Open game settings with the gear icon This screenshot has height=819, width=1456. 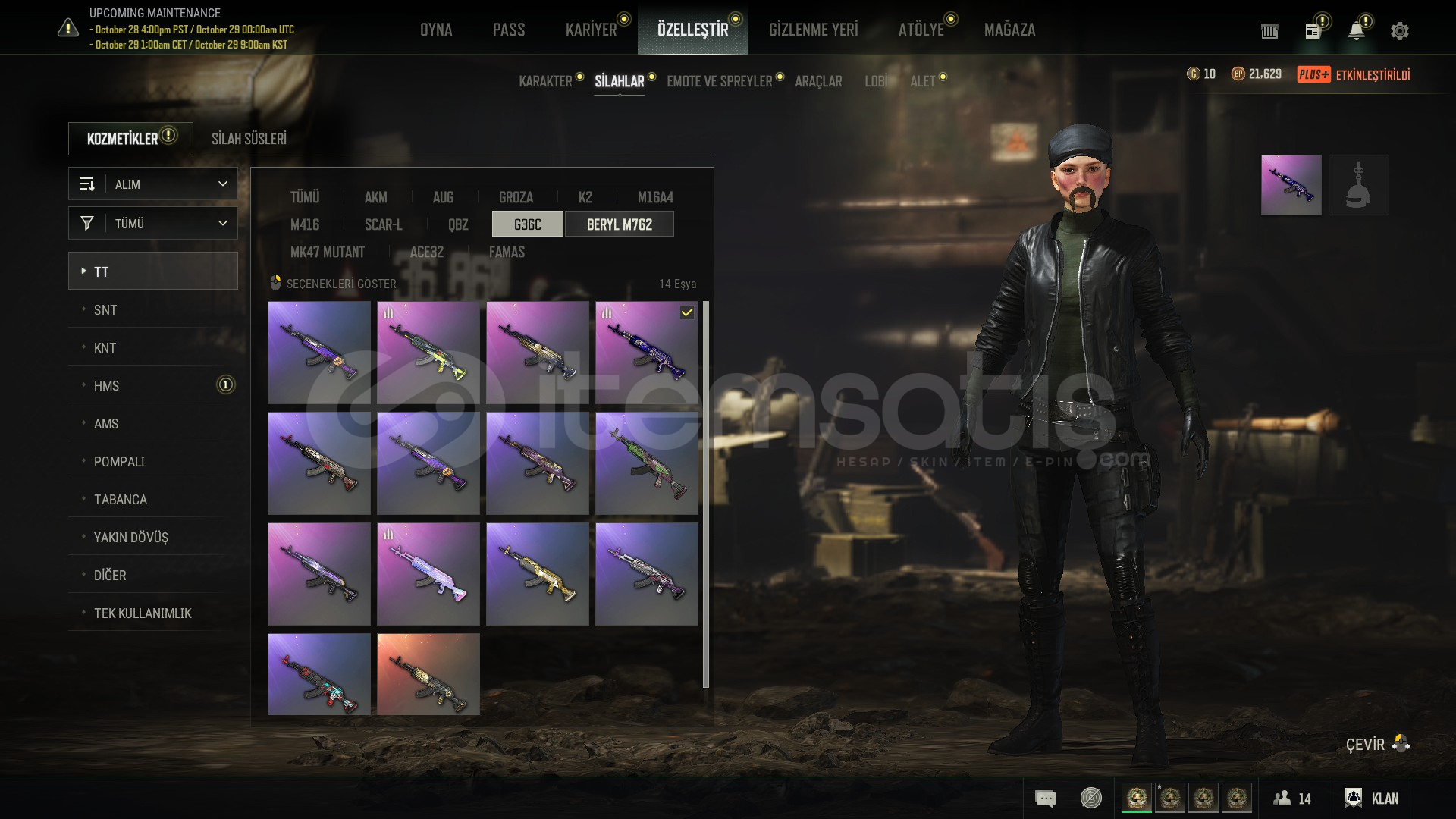[1399, 30]
